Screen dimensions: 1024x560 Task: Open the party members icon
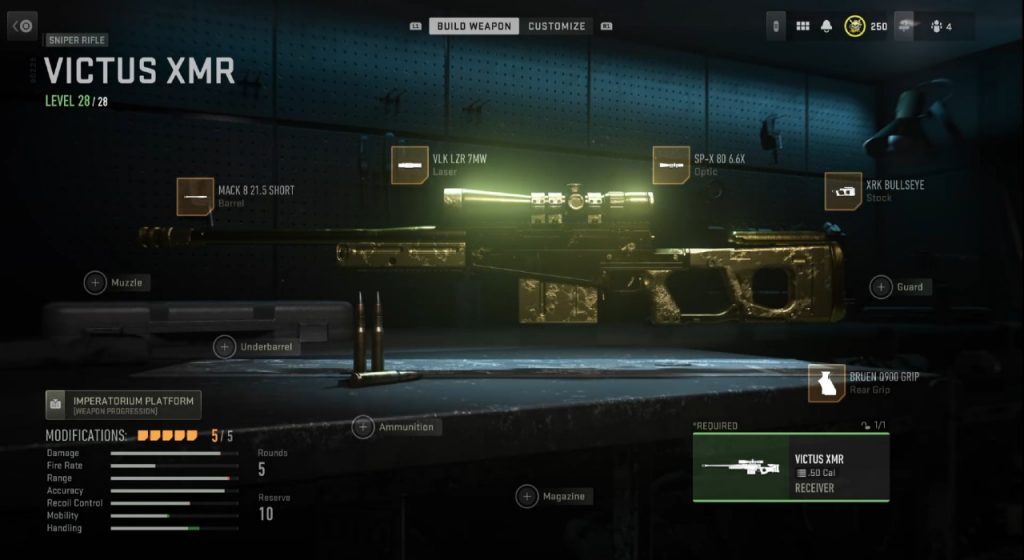point(937,26)
